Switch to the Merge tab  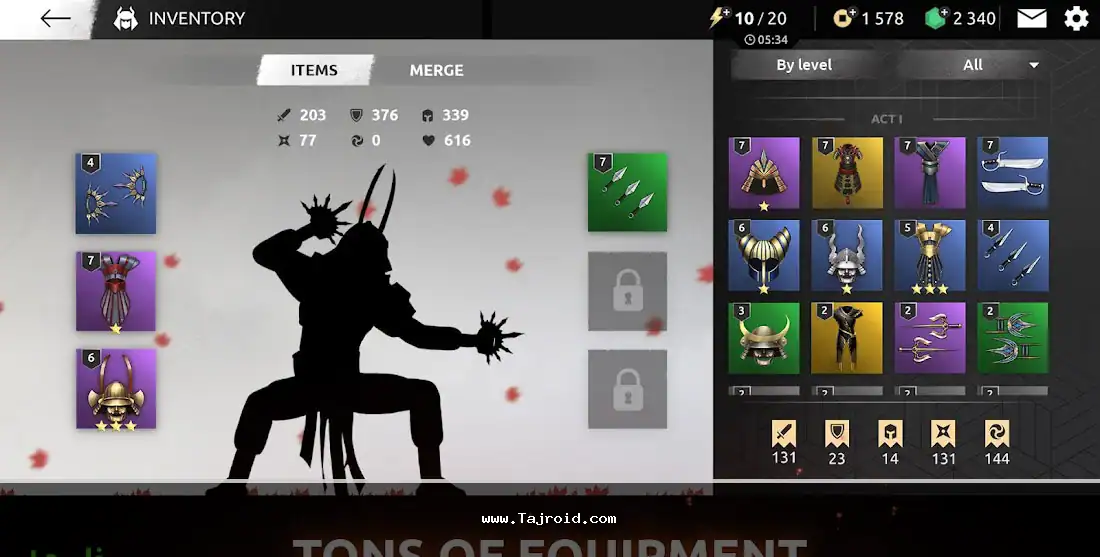pos(436,70)
